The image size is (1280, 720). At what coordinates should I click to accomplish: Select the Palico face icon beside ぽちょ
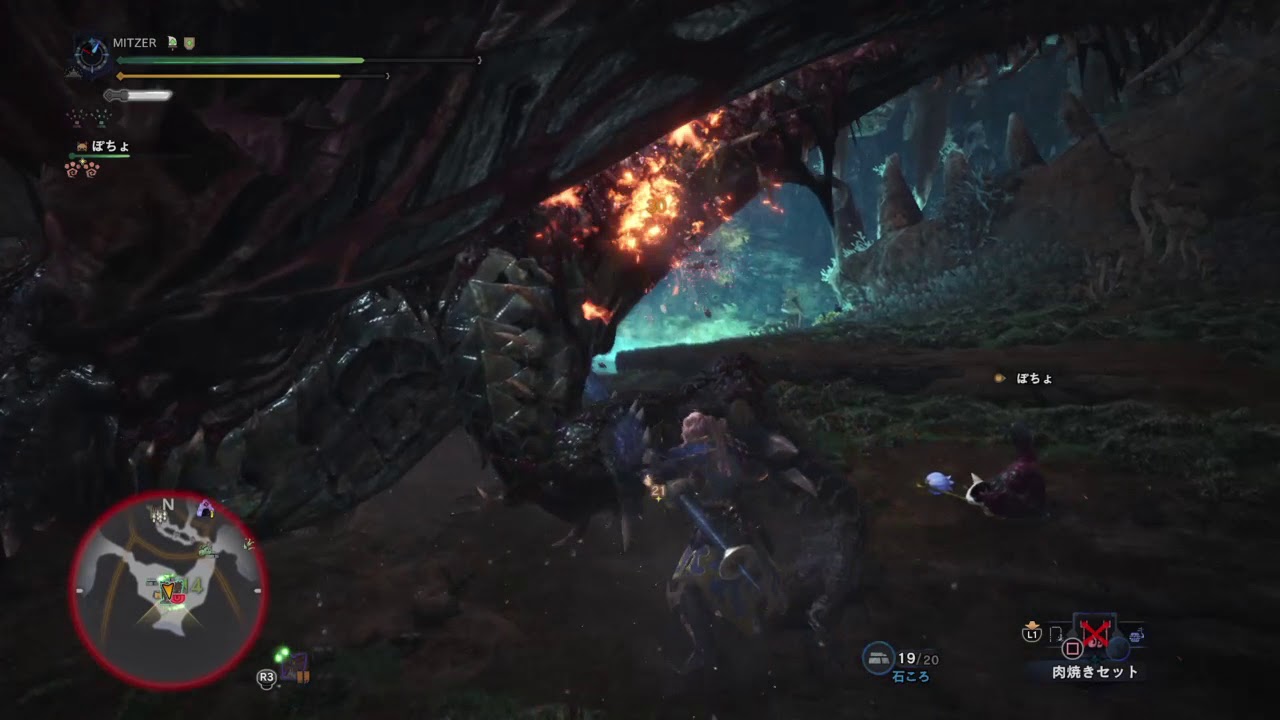[x=81, y=145]
